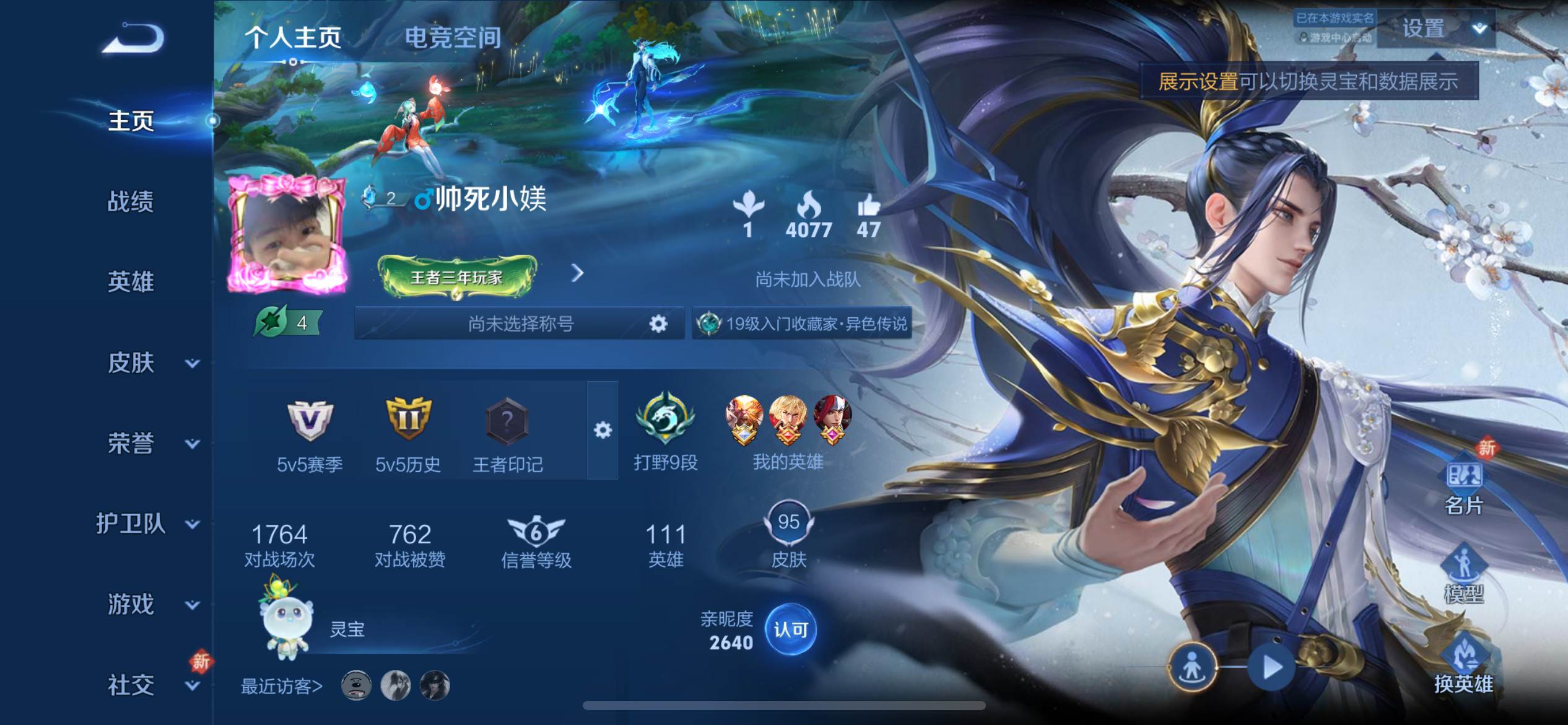Open the 名片 card option
The height and width of the screenshot is (725, 1568).
(x=1464, y=486)
